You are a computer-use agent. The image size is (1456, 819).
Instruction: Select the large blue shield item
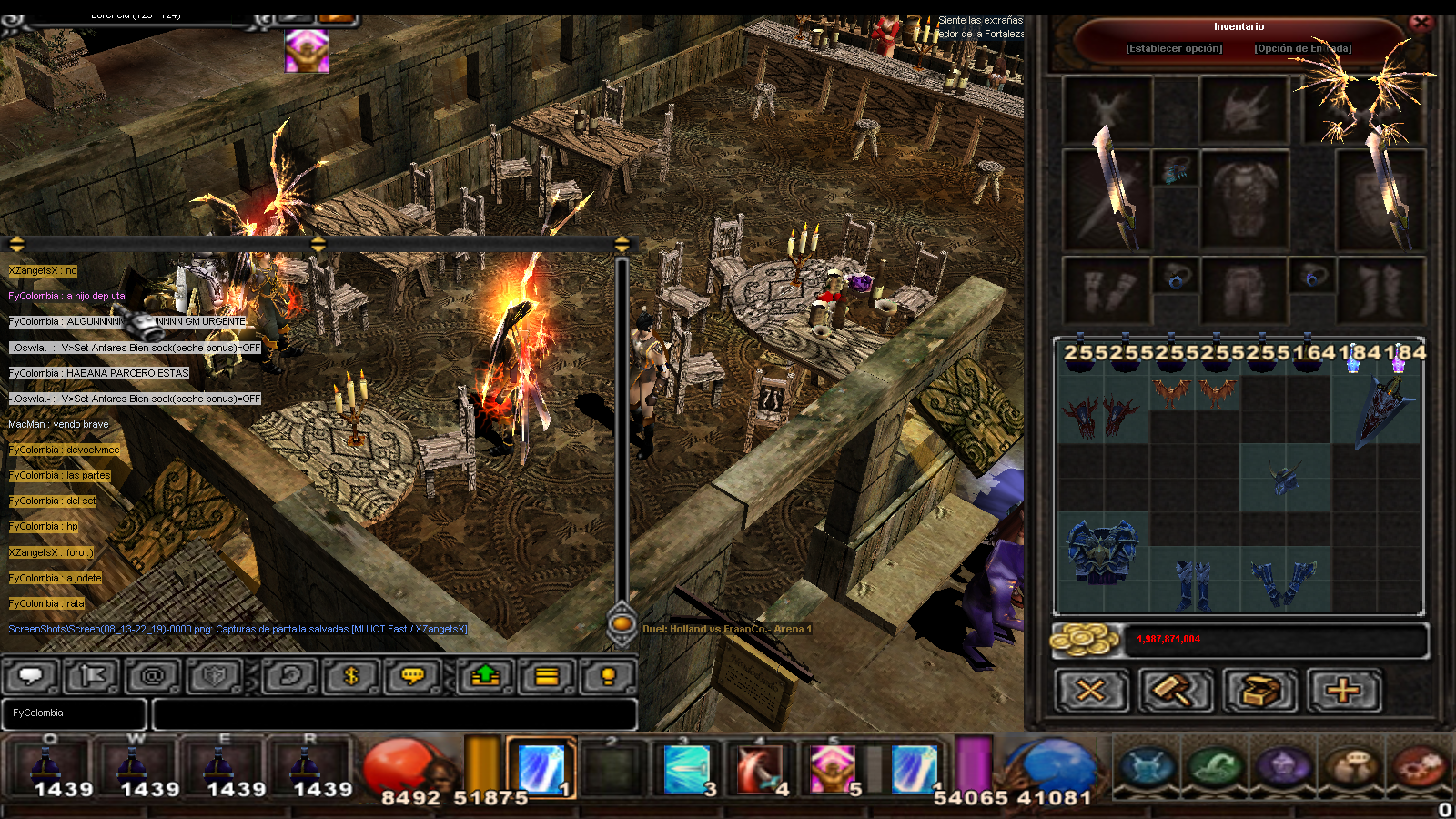(1383, 409)
